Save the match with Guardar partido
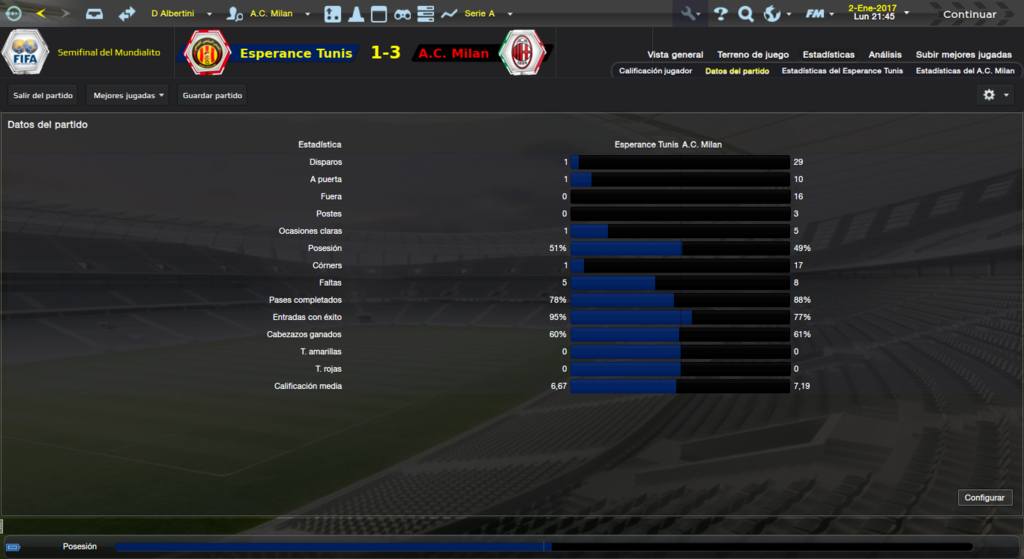This screenshot has width=1024, height=559. (212, 96)
